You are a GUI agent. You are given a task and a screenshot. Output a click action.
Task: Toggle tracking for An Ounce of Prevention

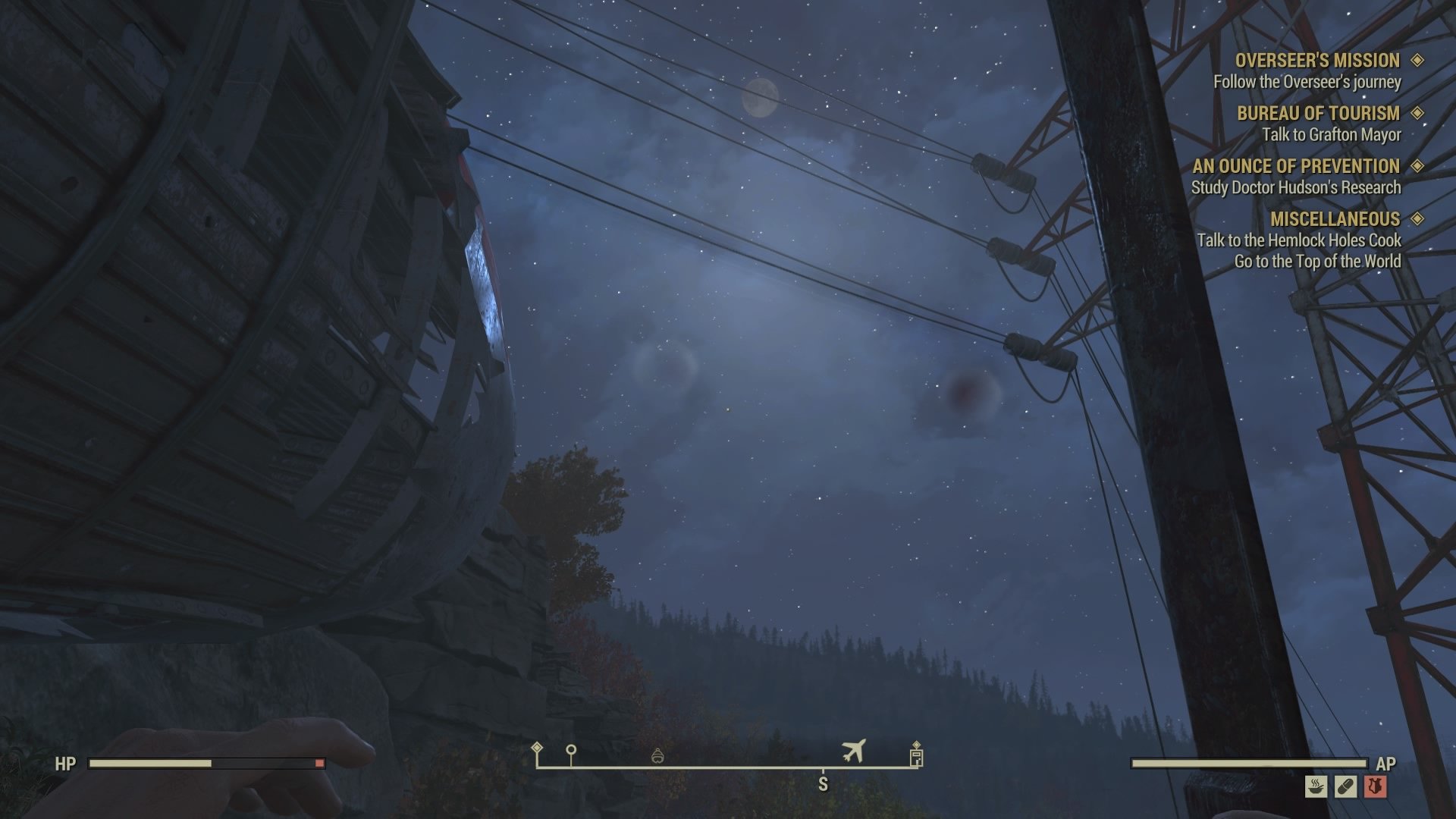tap(1419, 166)
